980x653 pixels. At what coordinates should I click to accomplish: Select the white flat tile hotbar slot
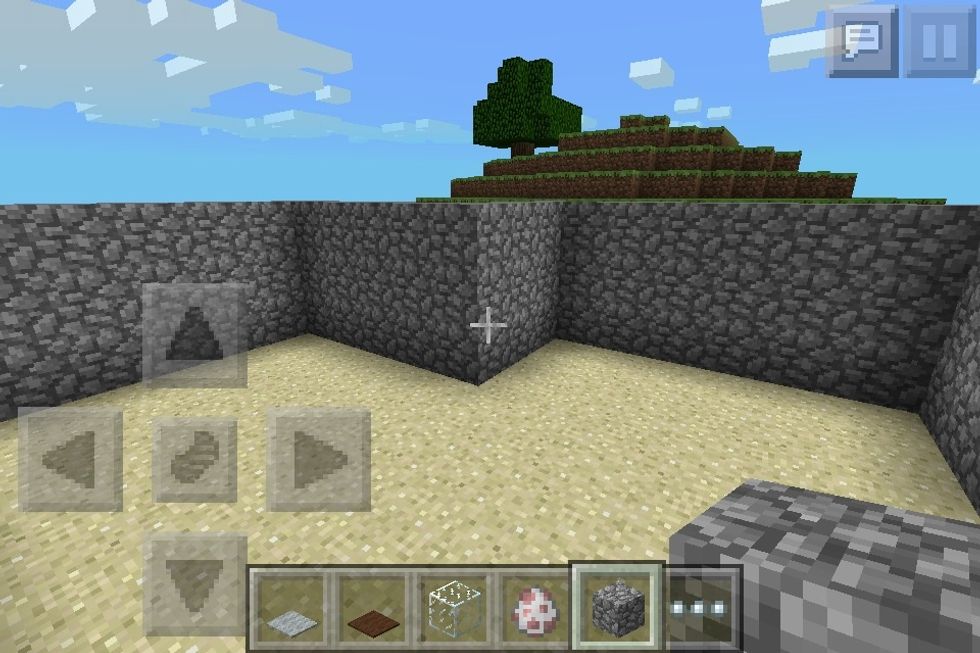(x=290, y=608)
